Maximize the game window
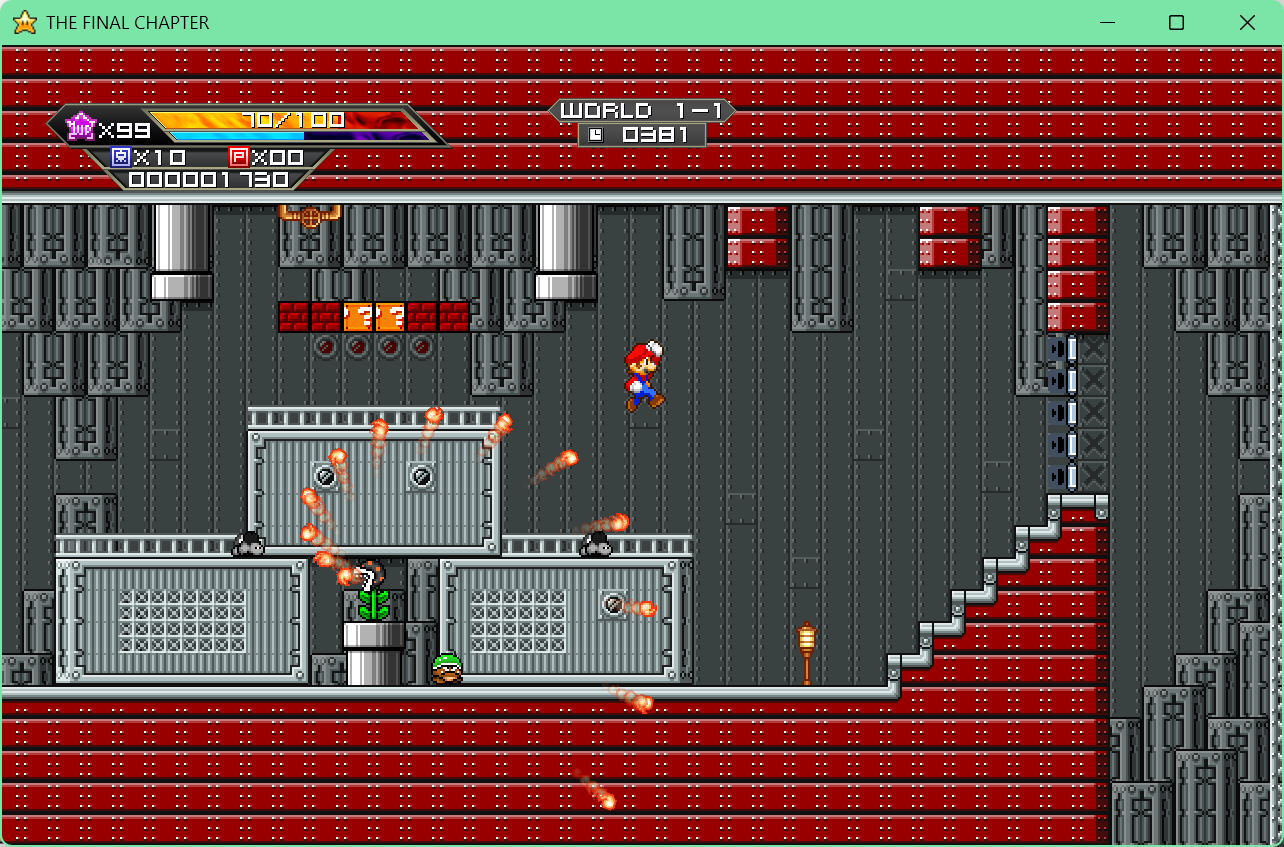 click(x=1176, y=23)
